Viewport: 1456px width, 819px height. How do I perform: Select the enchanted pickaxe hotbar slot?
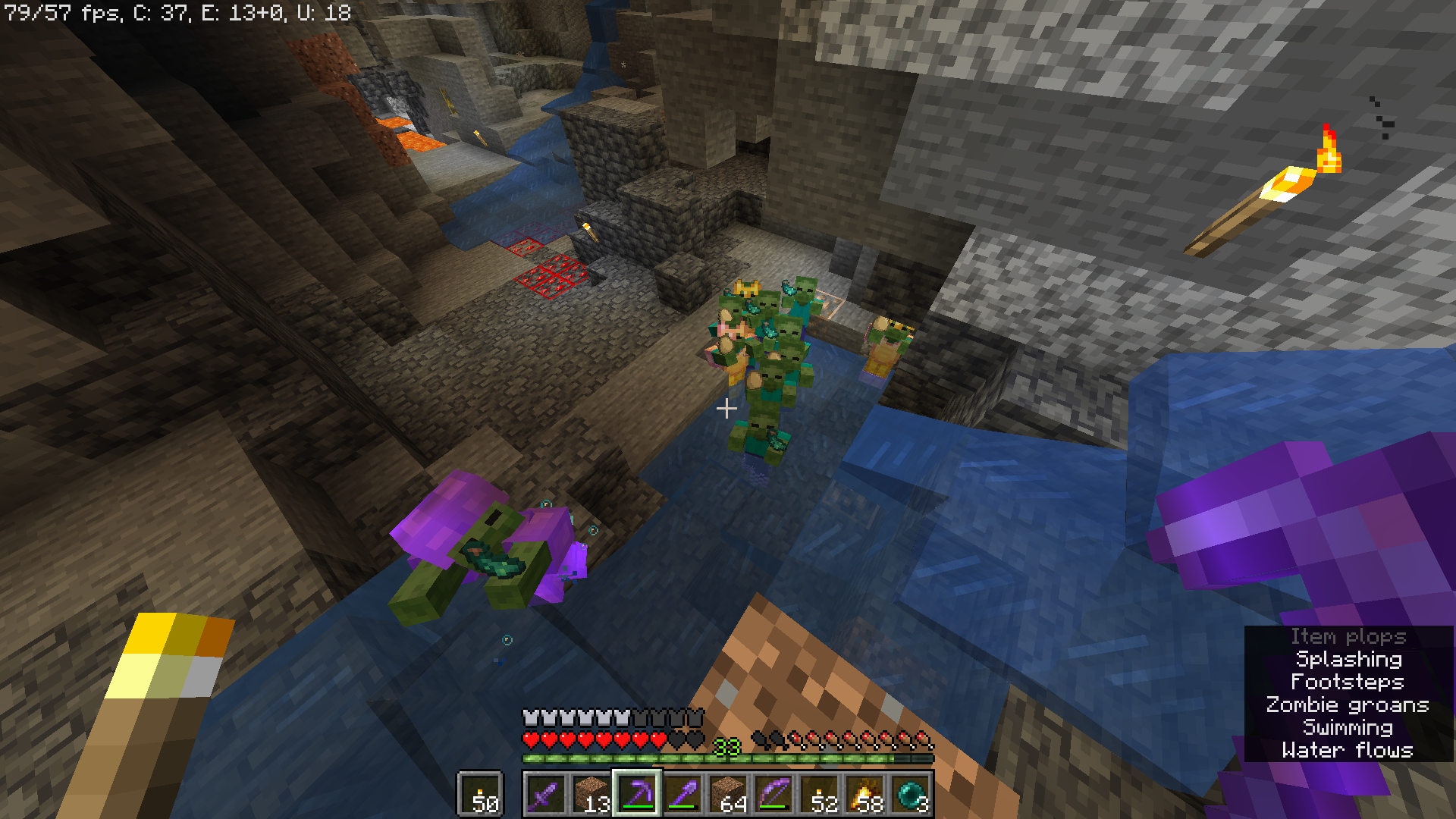click(637, 795)
